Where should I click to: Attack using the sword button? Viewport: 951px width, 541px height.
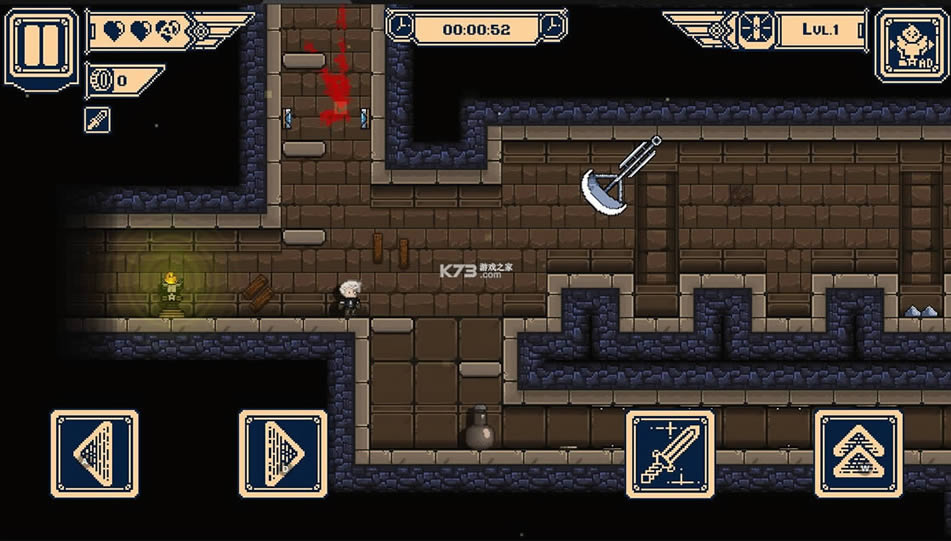pyautogui.click(x=670, y=454)
